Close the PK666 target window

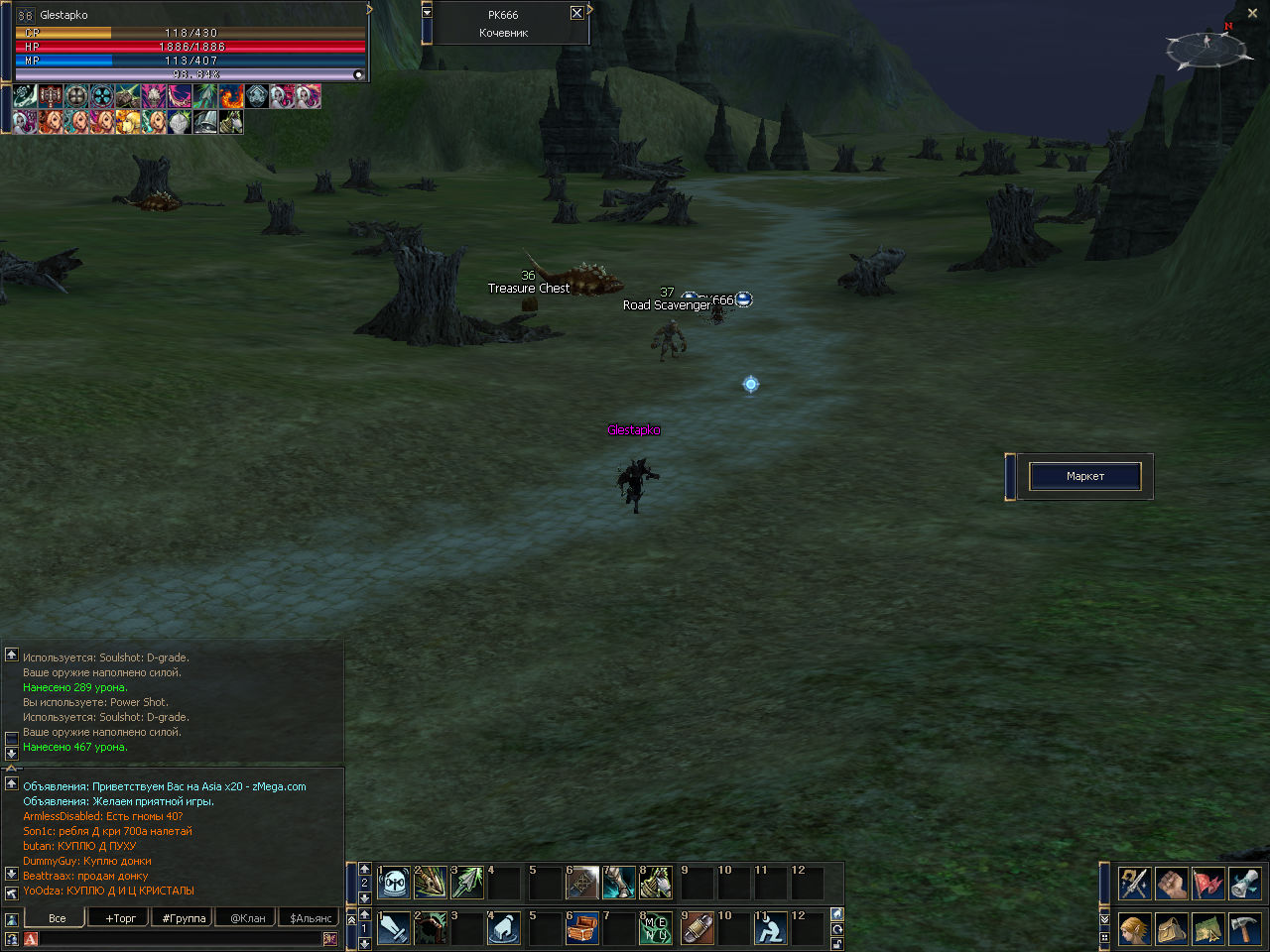(x=576, y=13)
